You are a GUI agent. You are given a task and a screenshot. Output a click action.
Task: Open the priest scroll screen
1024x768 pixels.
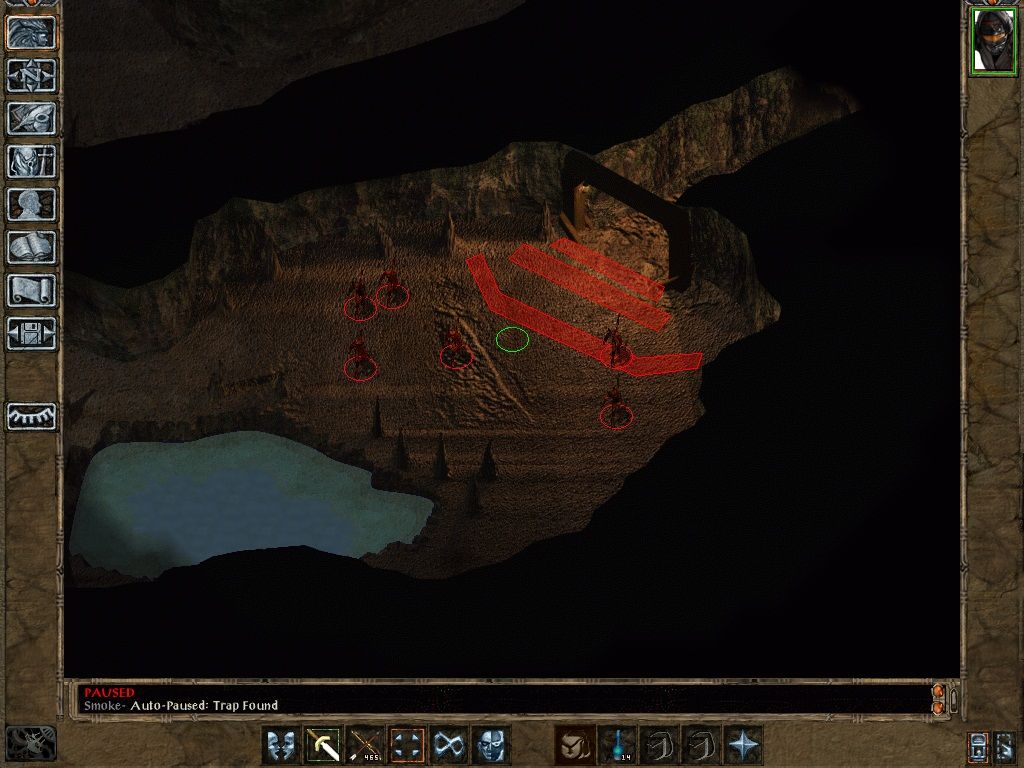click(31, 290)
